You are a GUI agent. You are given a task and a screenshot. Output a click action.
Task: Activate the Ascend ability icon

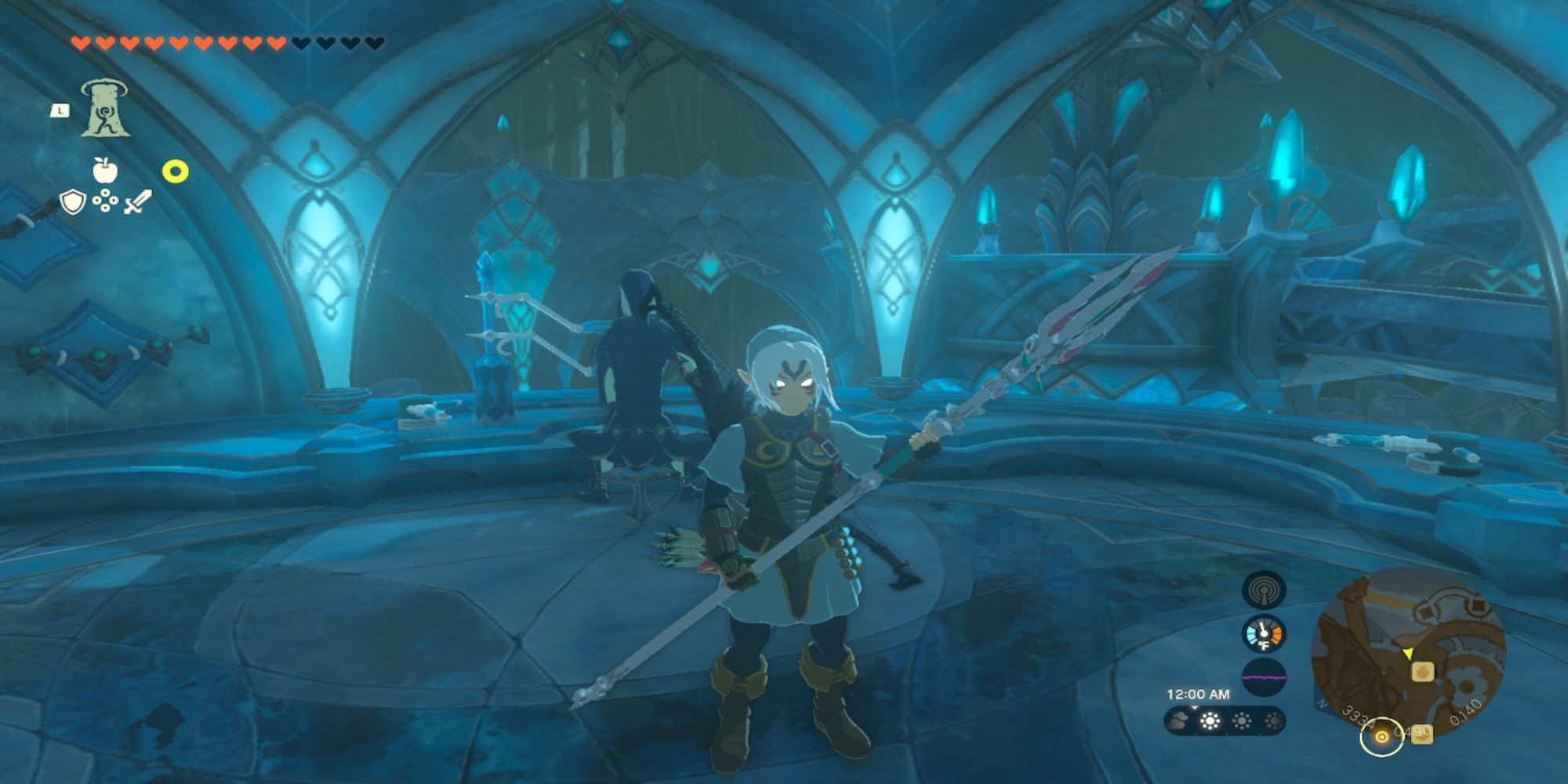tap(104, 110)
